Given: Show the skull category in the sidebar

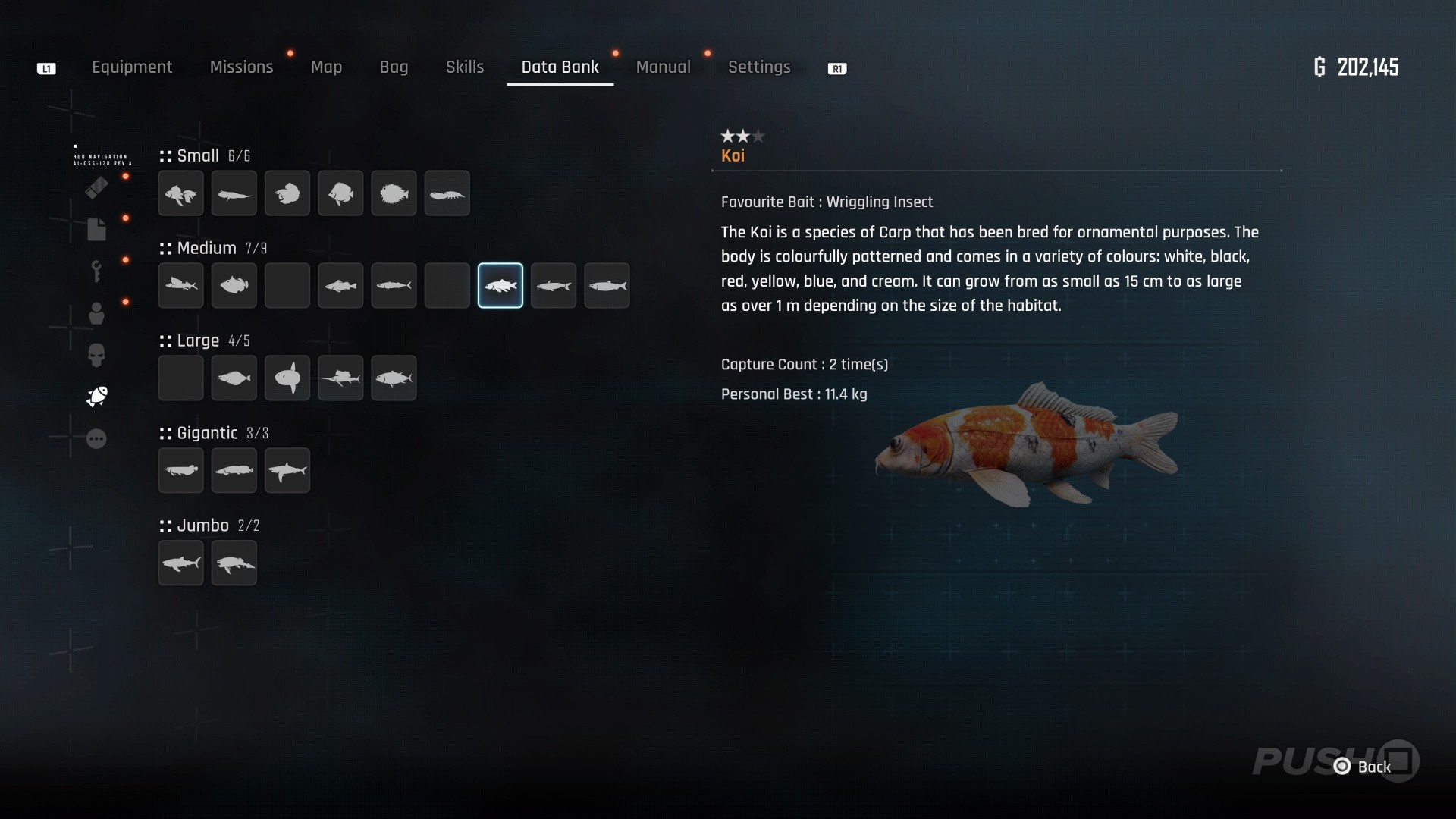Looking at the screenshot, I should click(96, 355).
